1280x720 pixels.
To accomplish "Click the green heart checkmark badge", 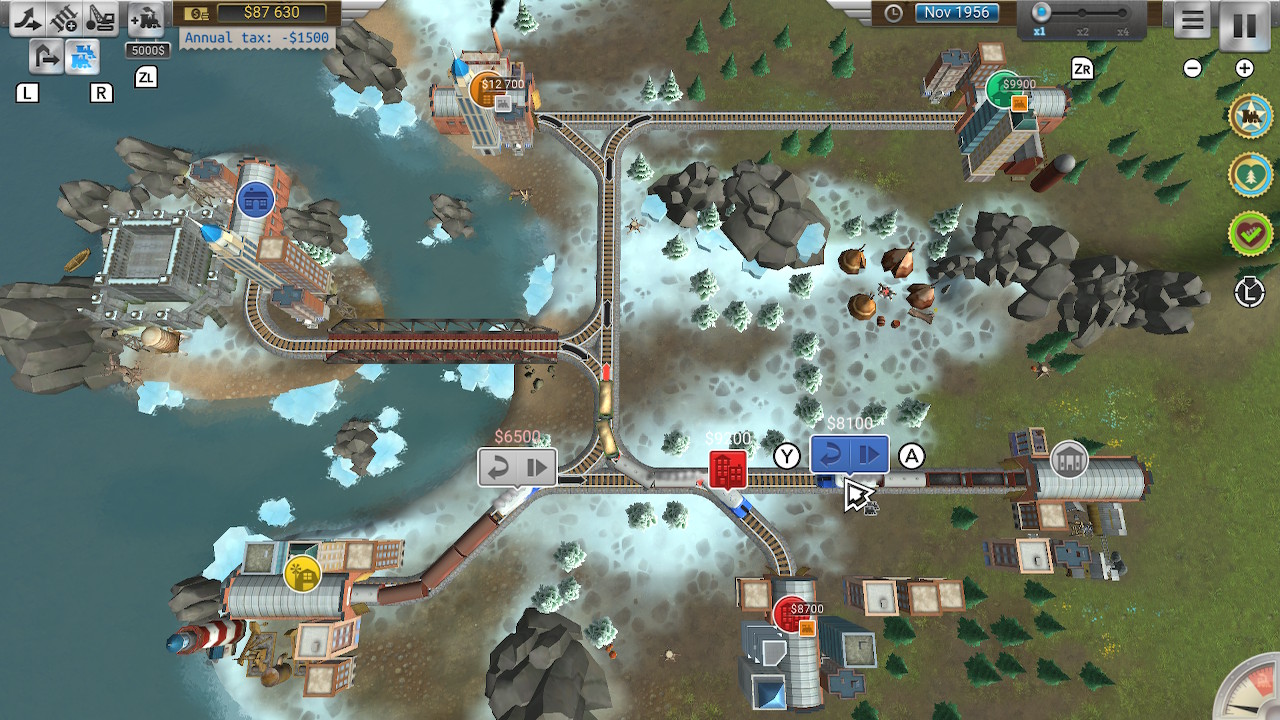I will [x=1252, y=228].
